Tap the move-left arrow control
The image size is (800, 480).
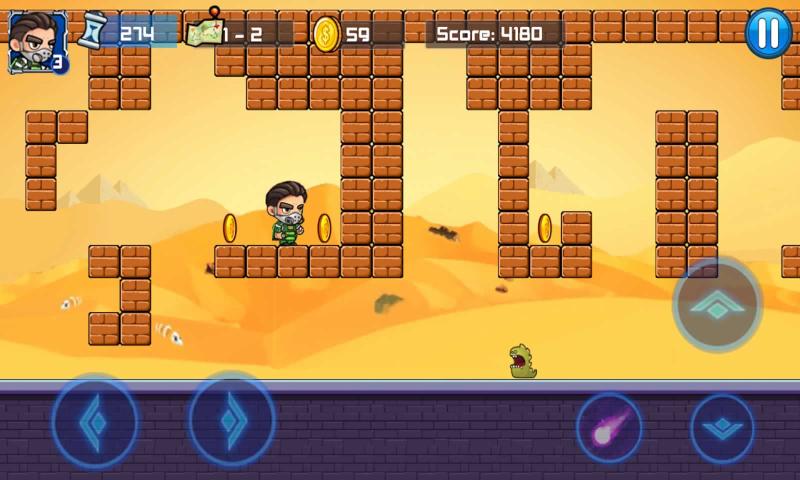[95, 420]
